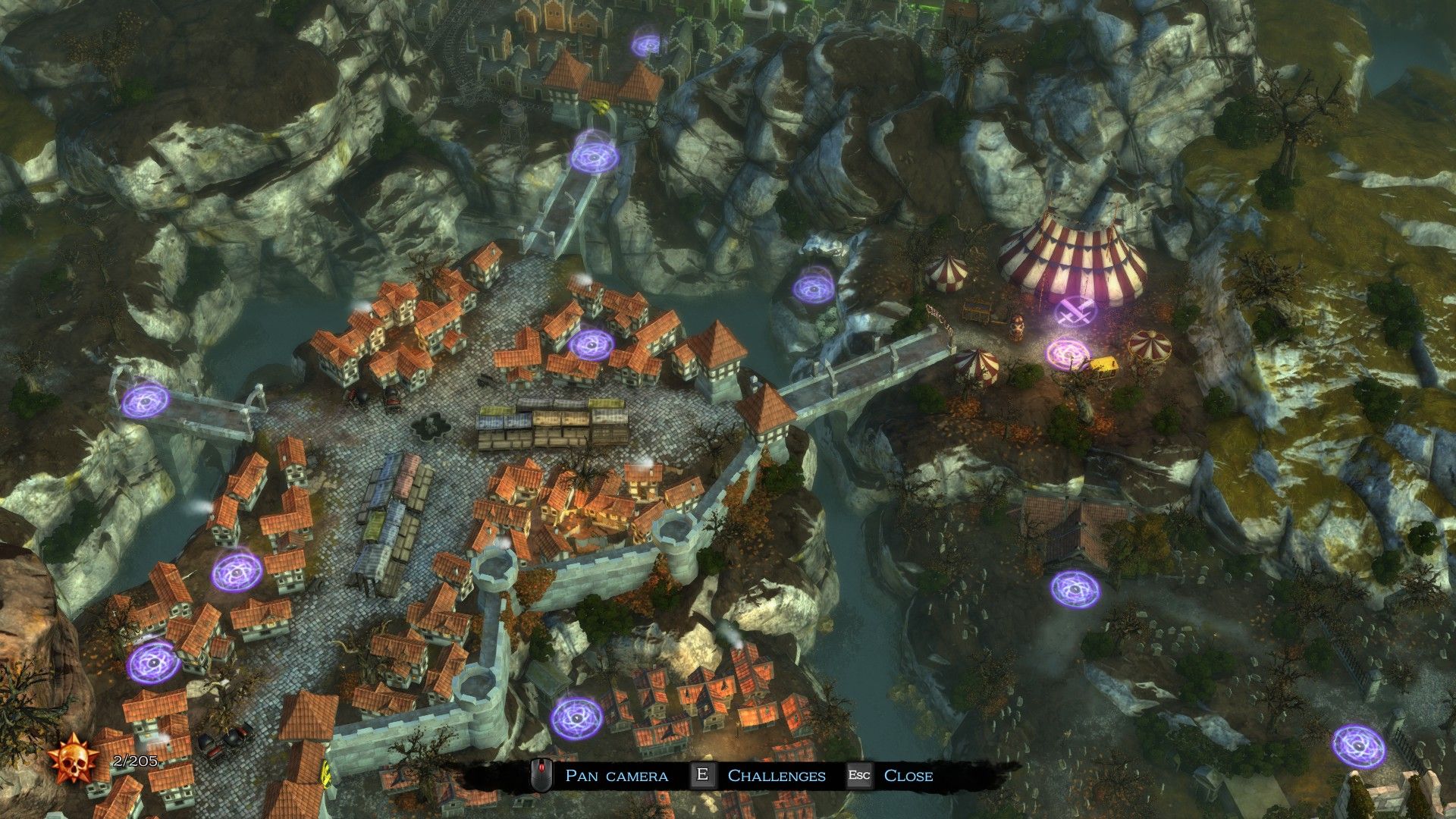
Task: Choose the pink glowing portal at the circus
Action: click(x=1067, y=353)
